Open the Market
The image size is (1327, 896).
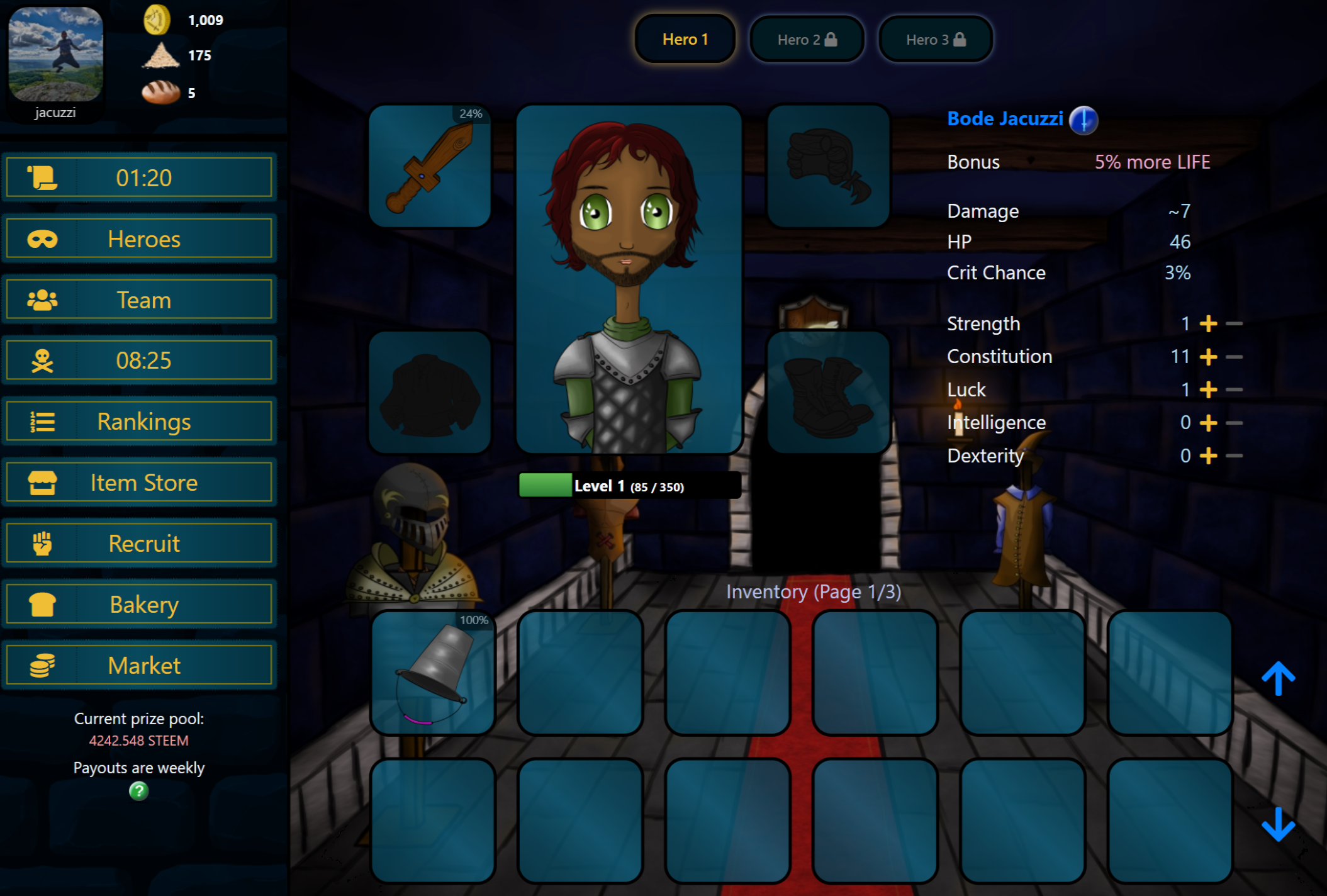pos(139,665)
